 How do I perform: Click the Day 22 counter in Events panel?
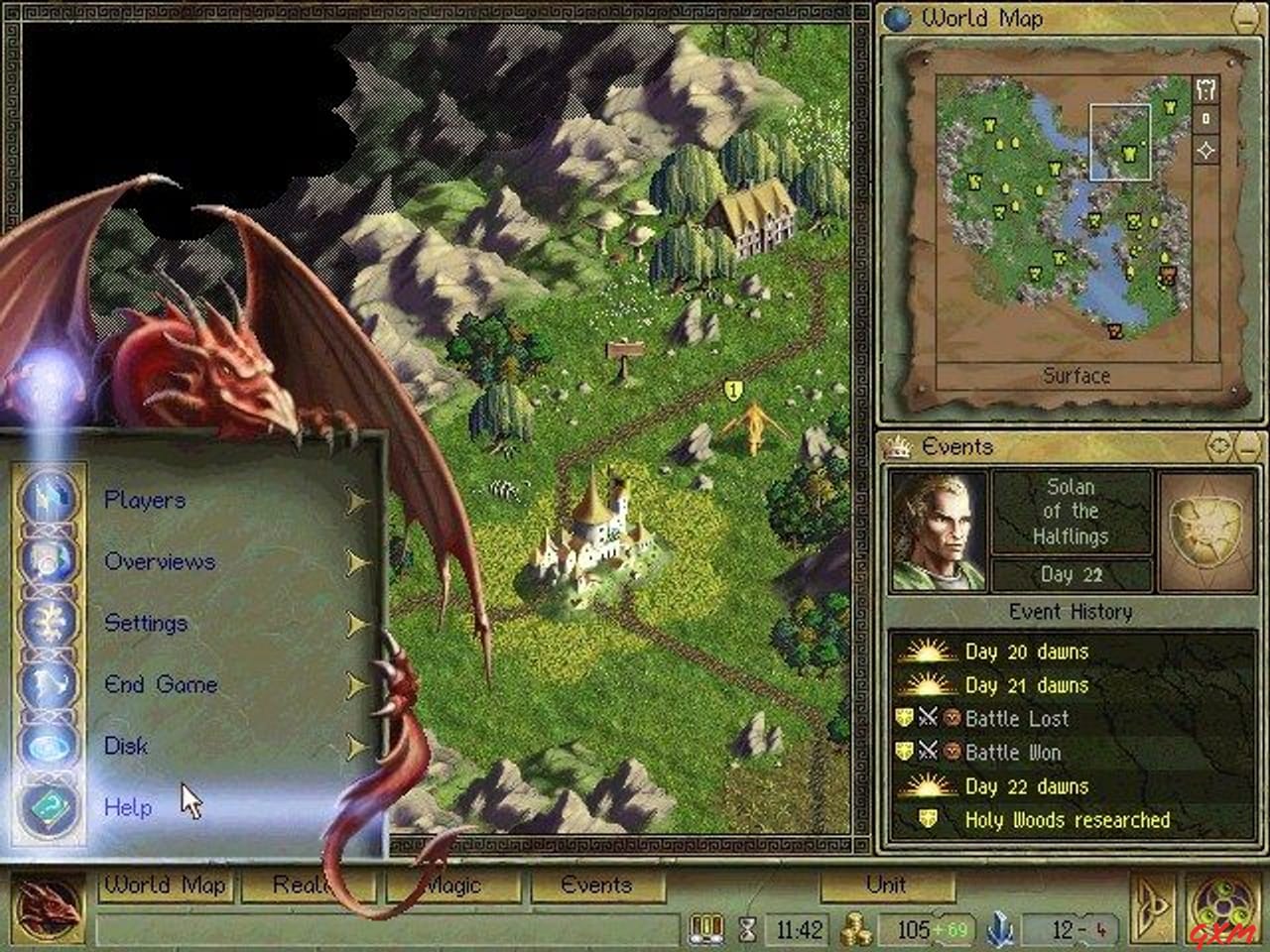point(1073,575)
